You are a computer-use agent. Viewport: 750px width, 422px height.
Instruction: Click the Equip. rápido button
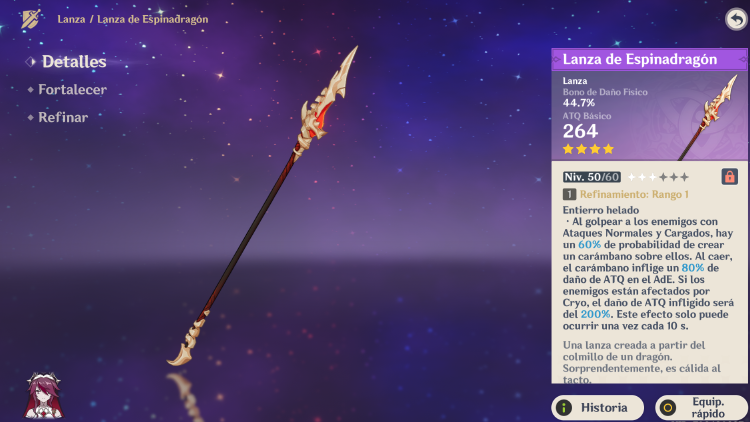(701, 407)
